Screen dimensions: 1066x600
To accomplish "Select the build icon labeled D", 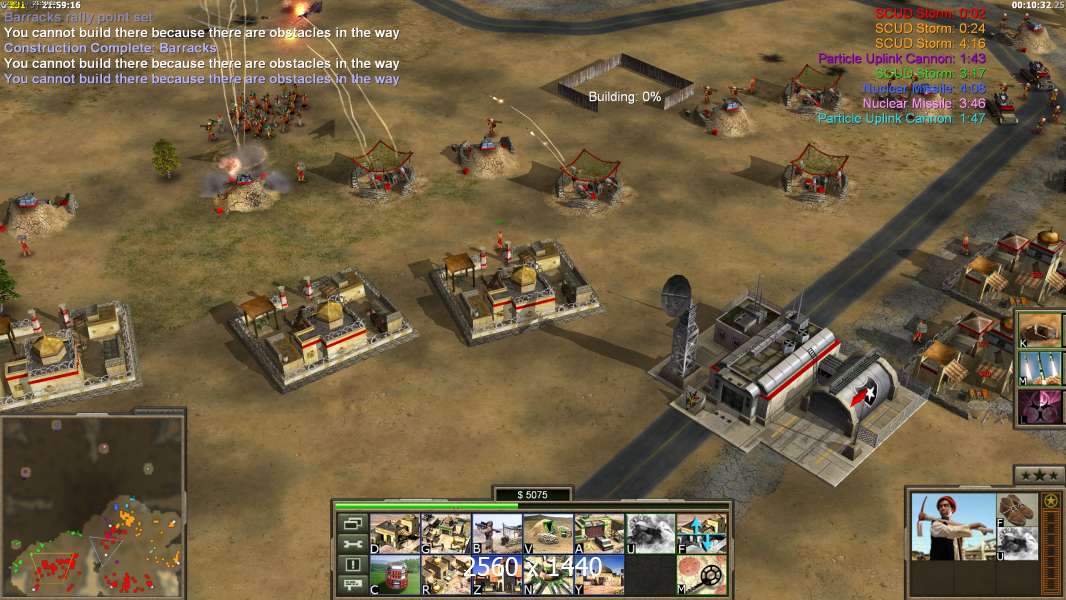I will pyautogui.click(x=395, y=533).
